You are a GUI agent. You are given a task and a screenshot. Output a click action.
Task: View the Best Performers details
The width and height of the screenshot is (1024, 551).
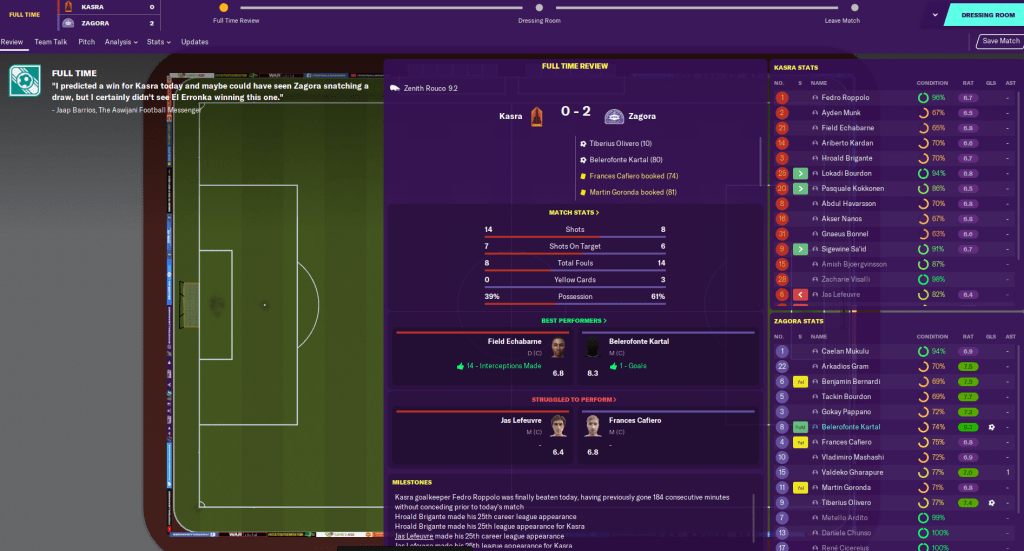[x=574, y=320]
